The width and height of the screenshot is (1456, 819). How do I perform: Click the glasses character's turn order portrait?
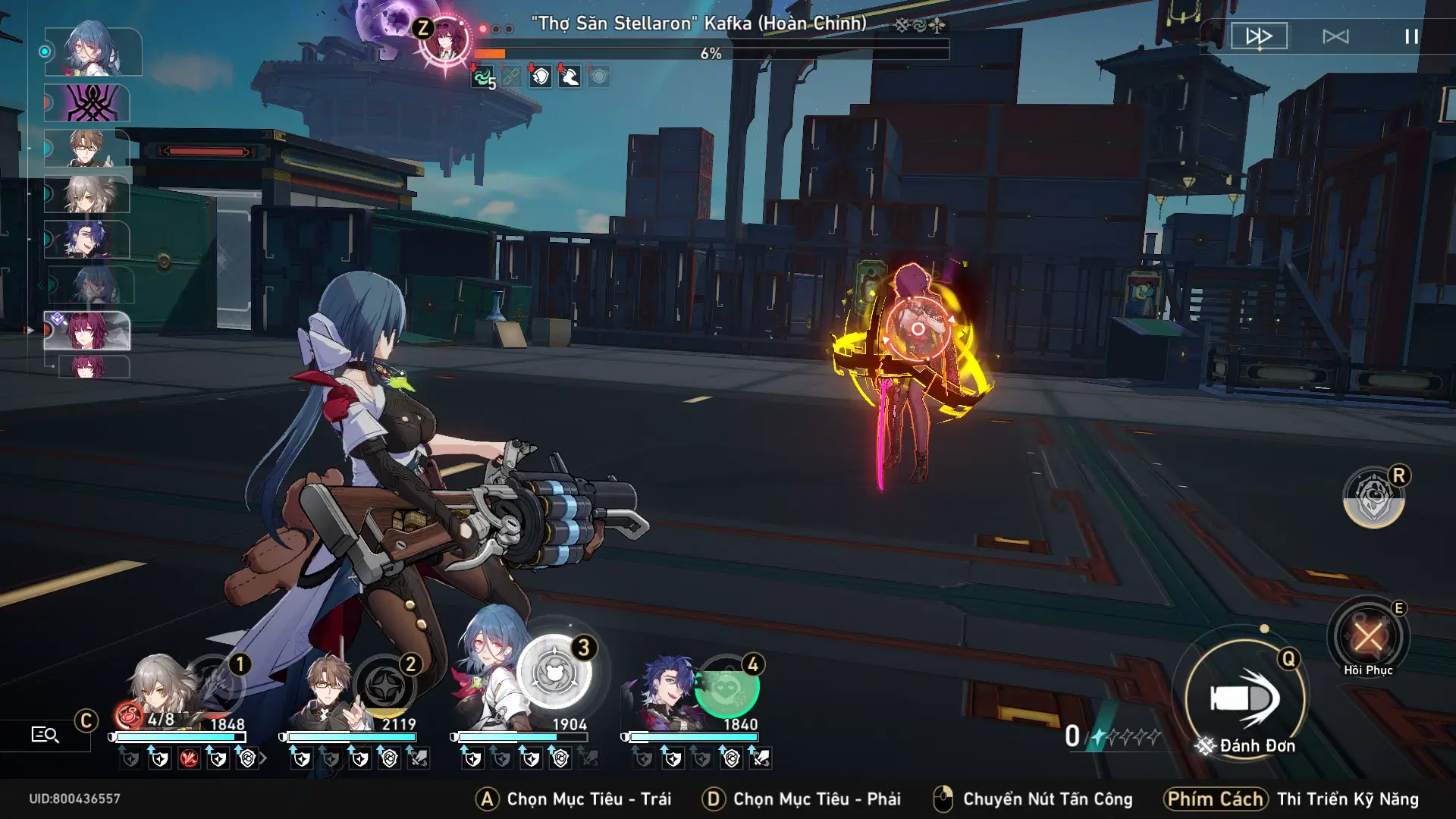[87, 147]
